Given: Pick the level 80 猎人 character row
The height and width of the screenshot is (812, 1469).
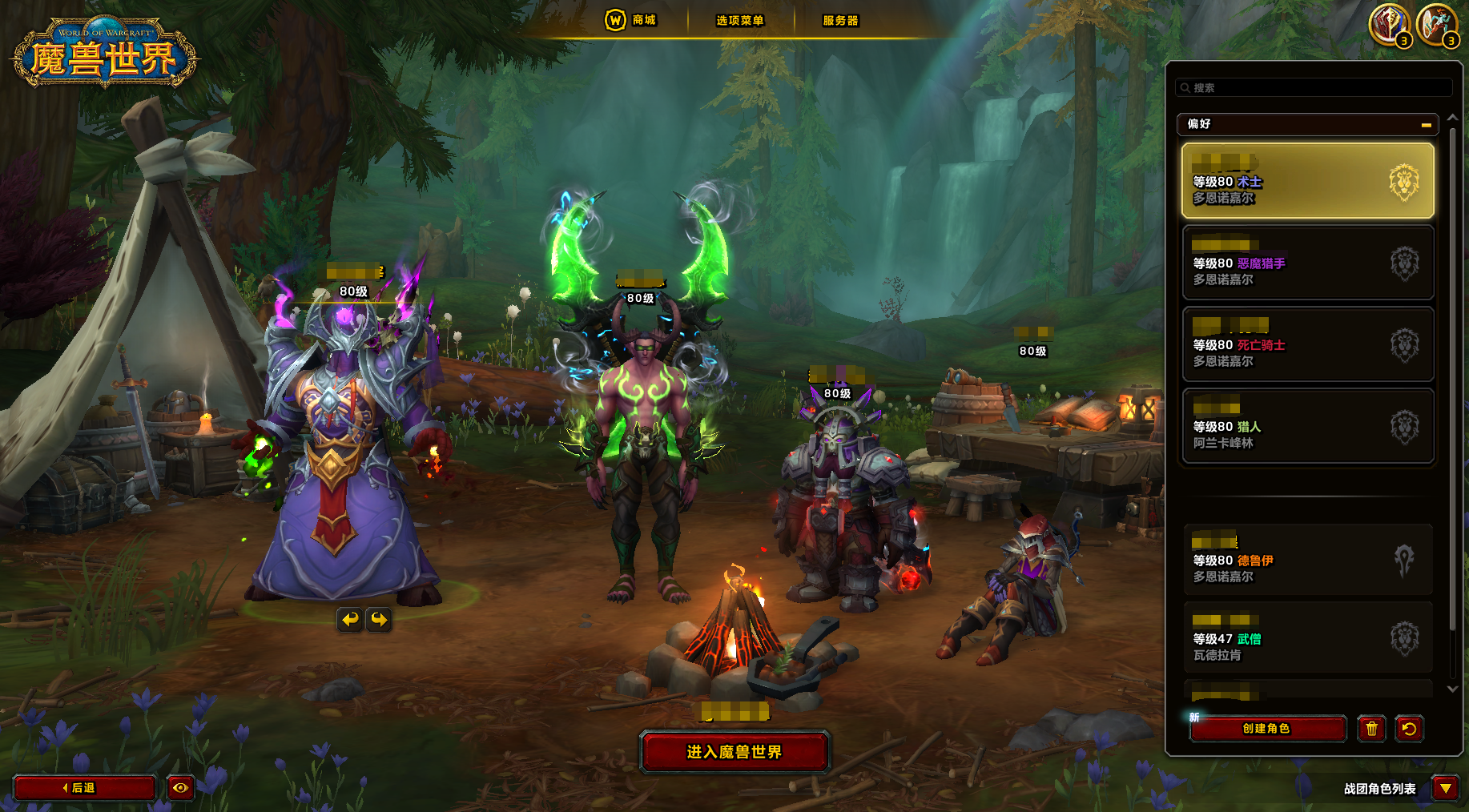Looking at the screenshot, I should point(1307,426).
